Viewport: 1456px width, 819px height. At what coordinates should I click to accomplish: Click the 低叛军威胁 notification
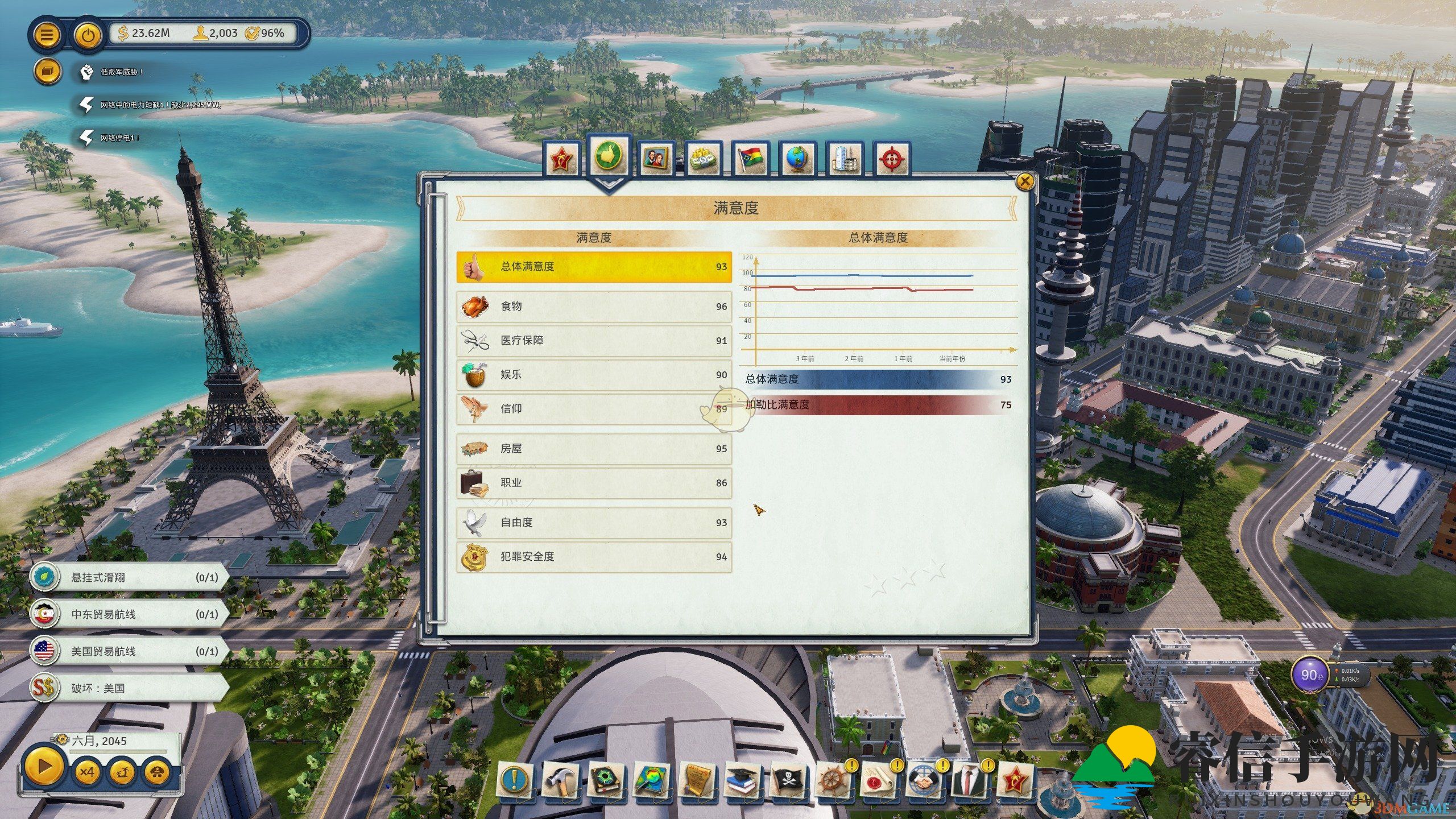coord(114,72)
